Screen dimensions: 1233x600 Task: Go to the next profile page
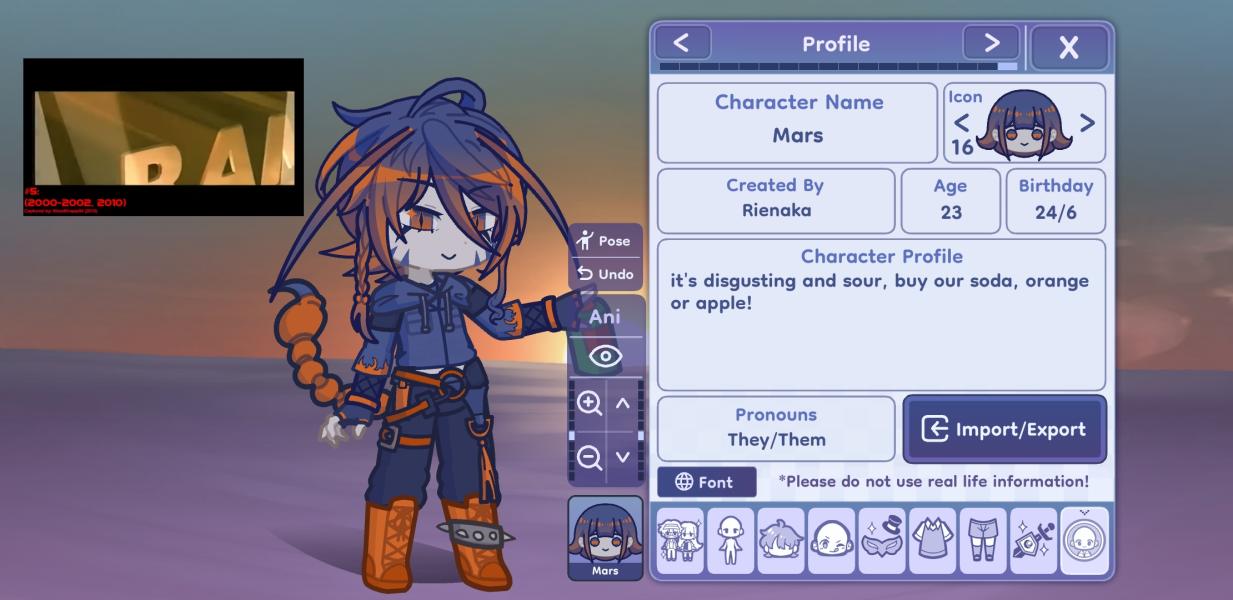click(x=991, y=43)
